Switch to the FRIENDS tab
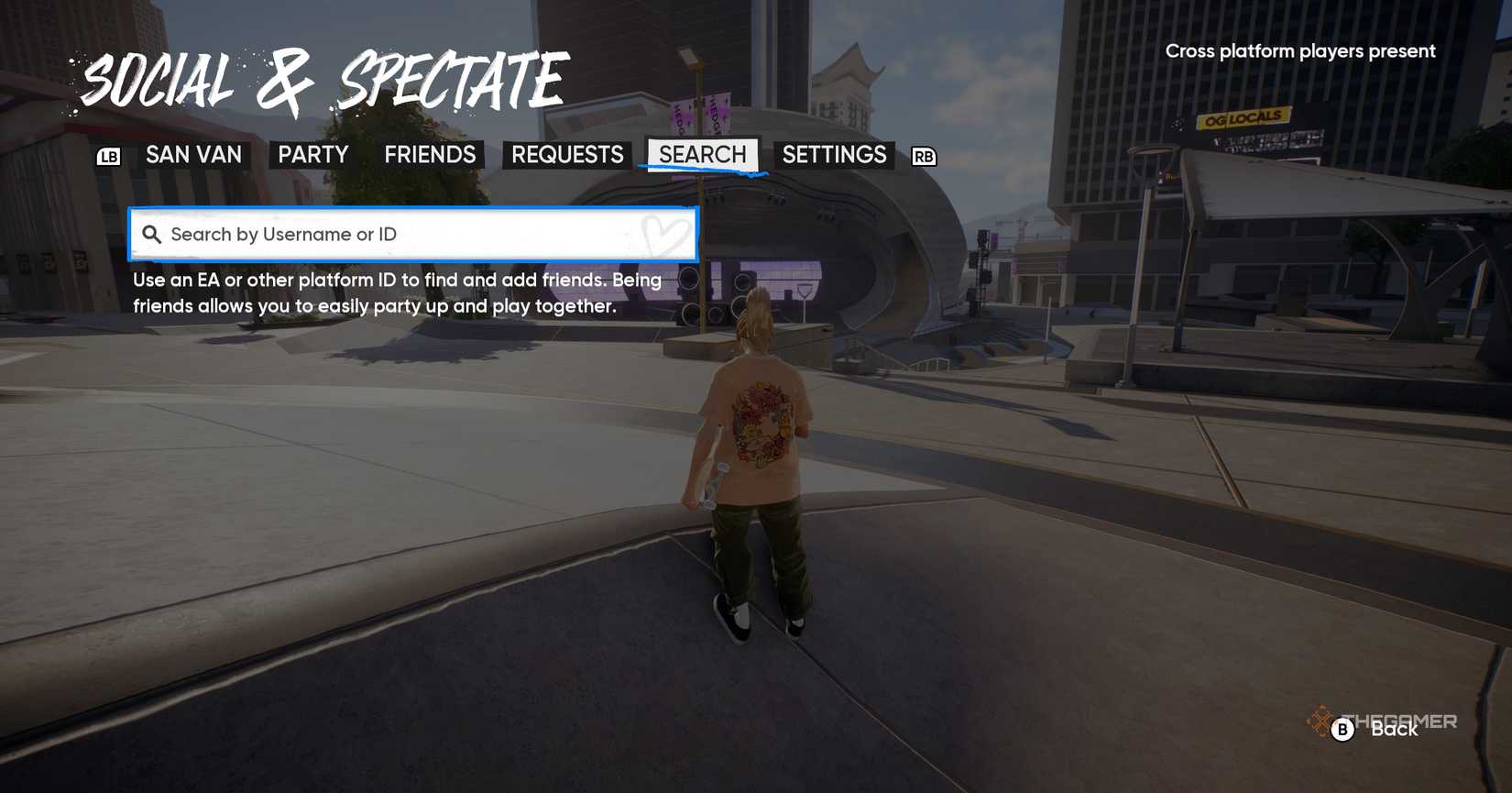This screenshot has height=793, width=1512. (430, 154)
